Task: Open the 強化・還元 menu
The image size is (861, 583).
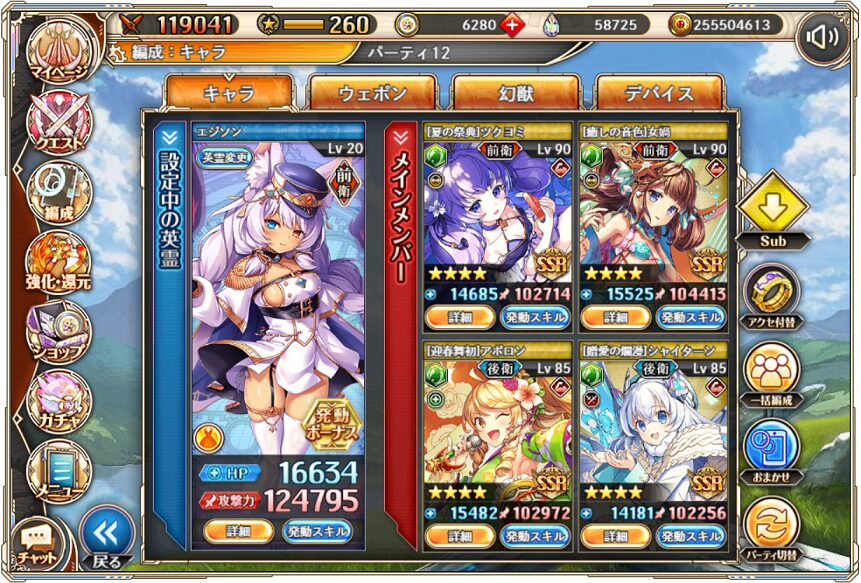Action: 59,262
